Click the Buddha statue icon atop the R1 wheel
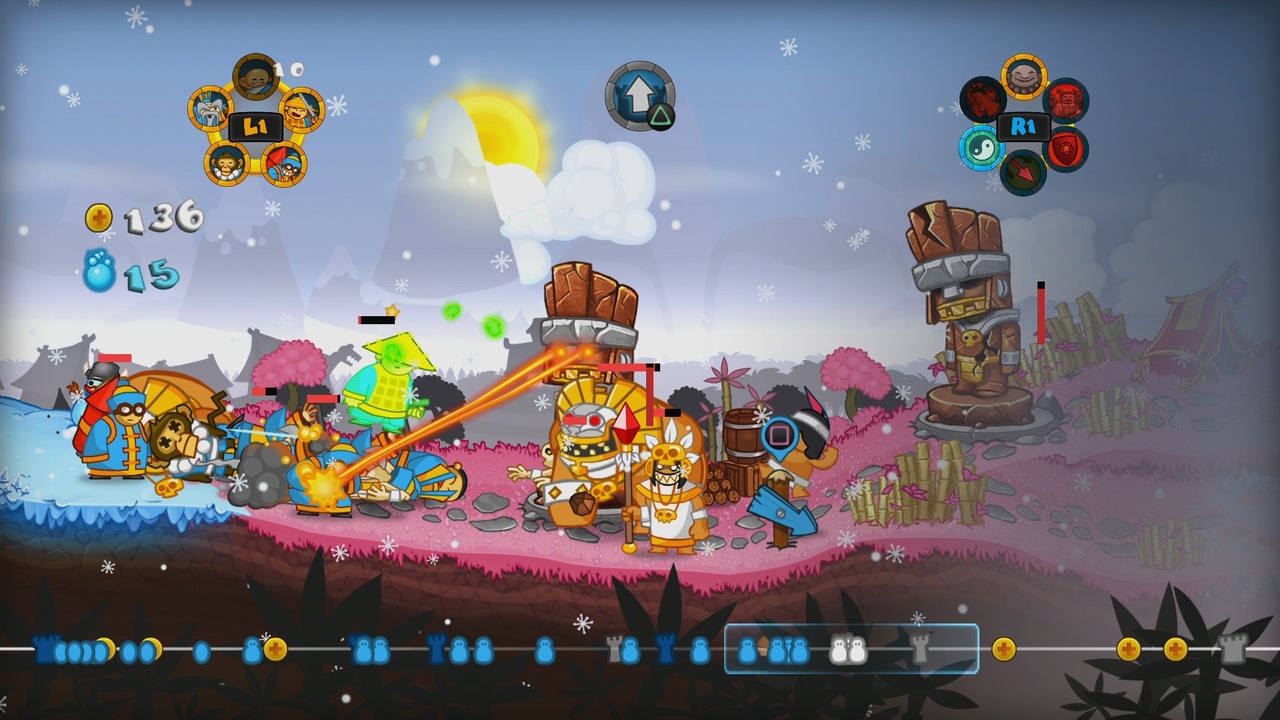The width and height of the screenshot is (1280, 720). tap(1024, 76)
